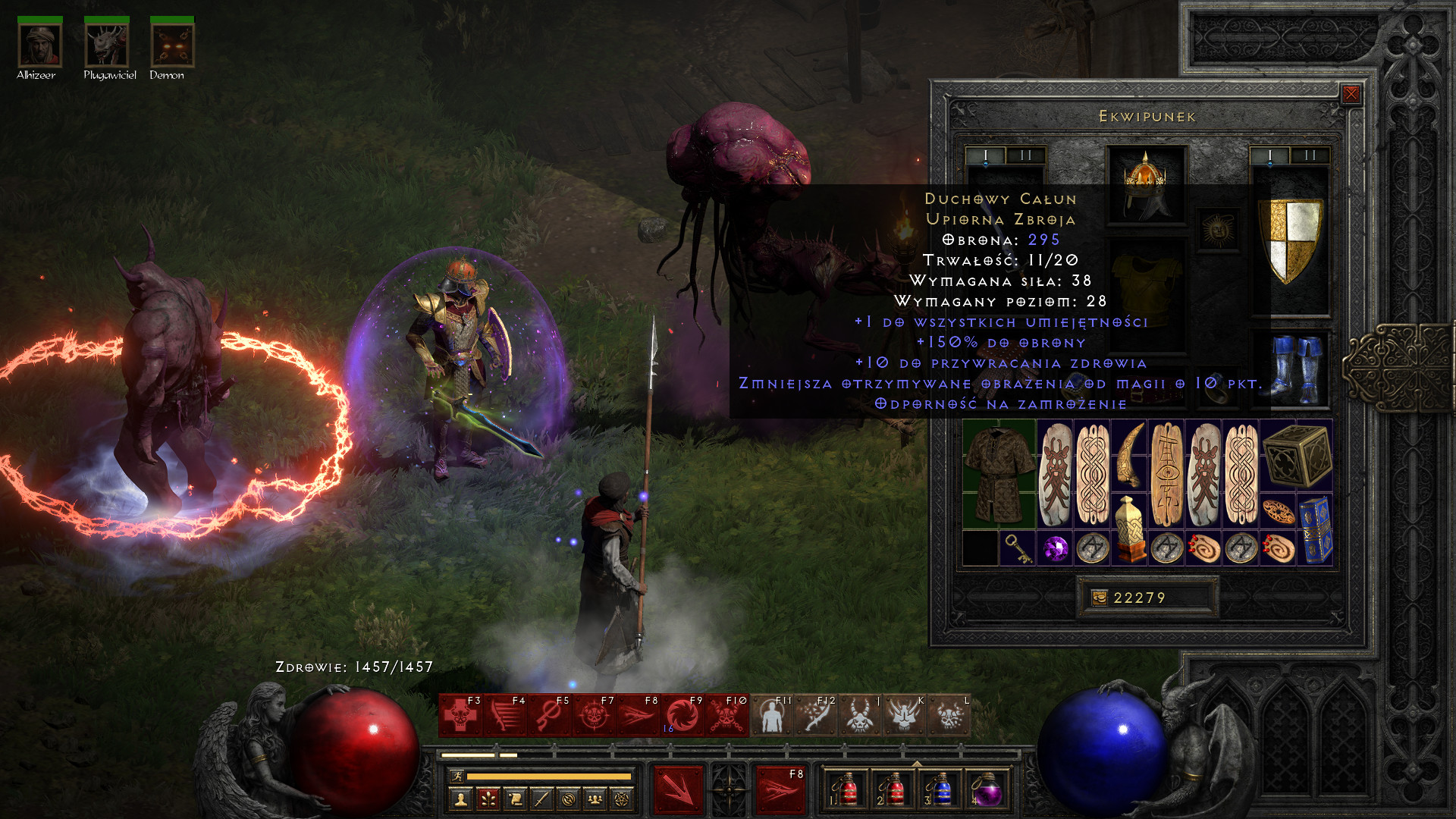Screen dimensions: 1456x819
Task: Select the curved horn charm
Action: 1130,455
